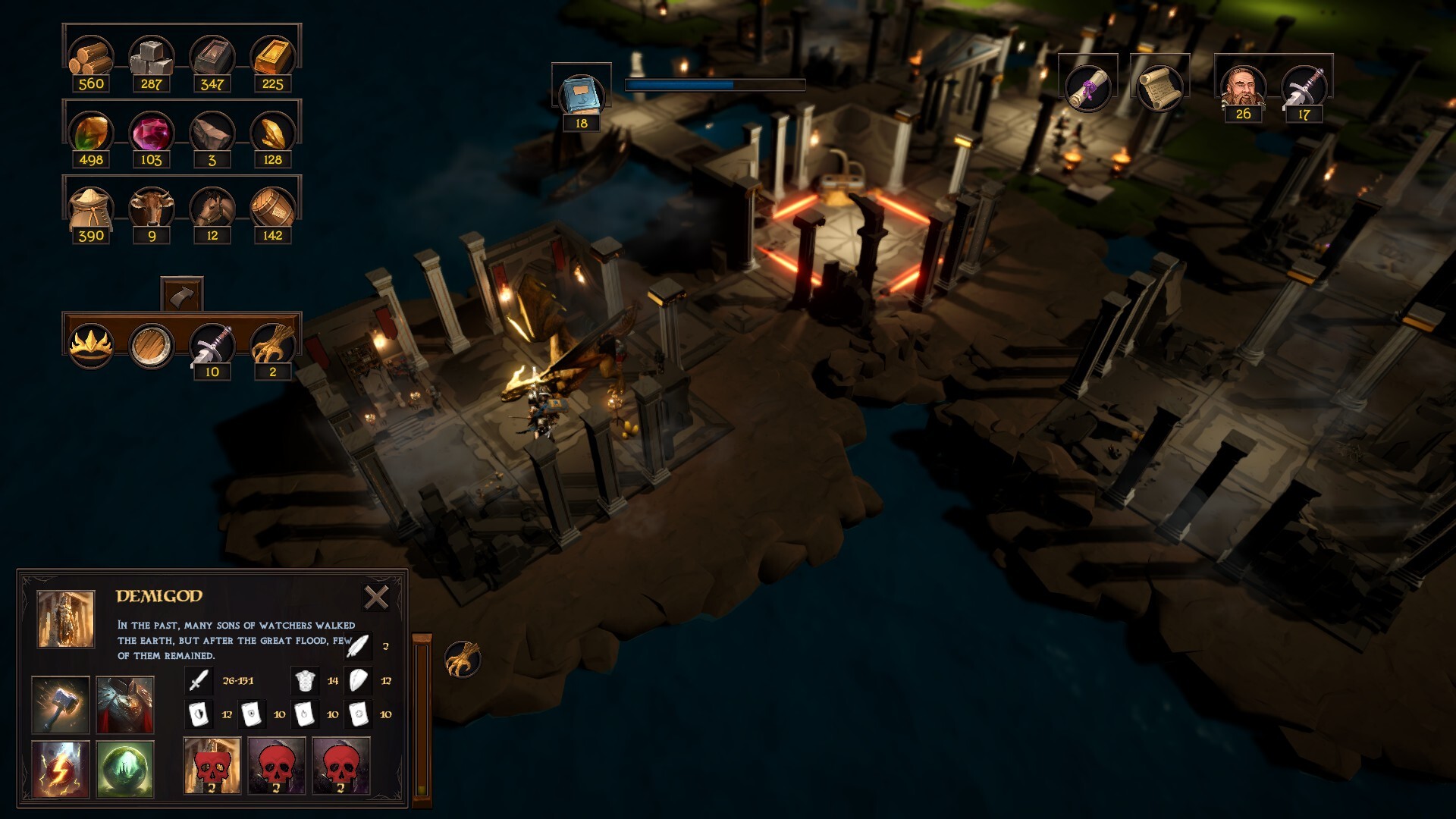This screenshot has width=1456, height=819.
Task: Open the blue spellbook icon
Action: [x=581, y=94]
